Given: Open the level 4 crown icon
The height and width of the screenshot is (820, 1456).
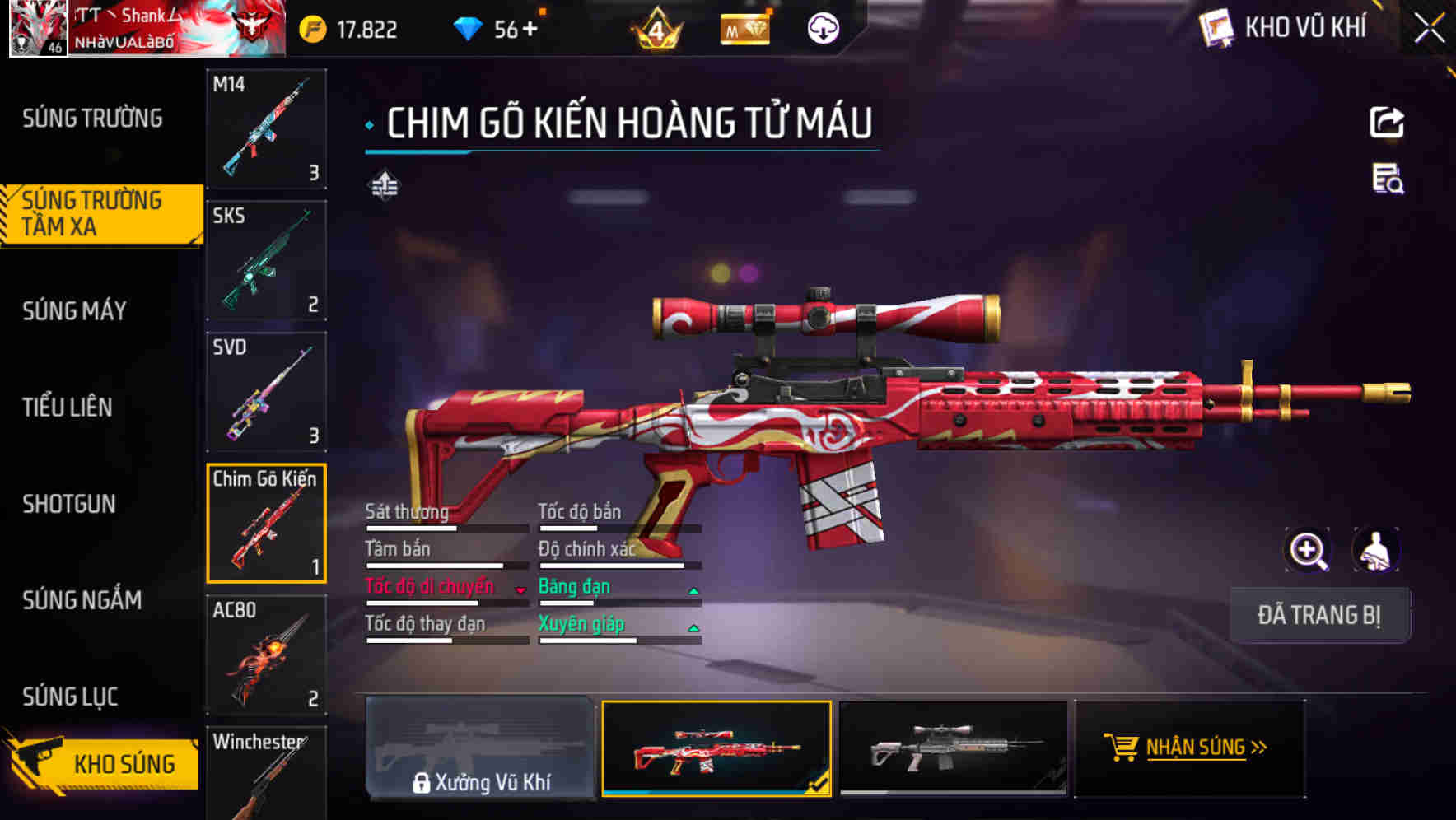Looking at the screenshot, I should [655, 28].
